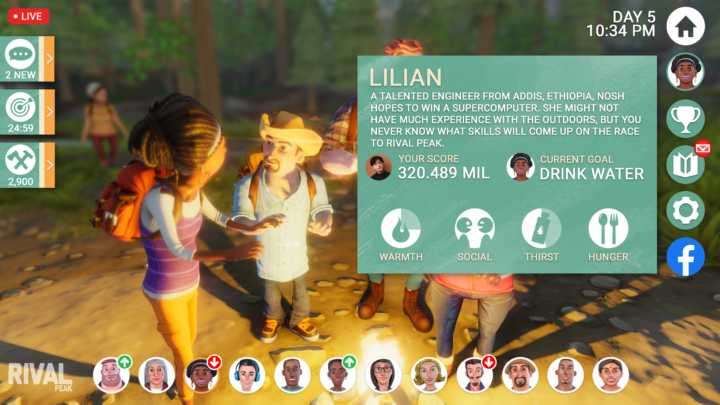The width and height of the screenshot is (720, 405).
Task: Select the red-bearded man with bandana
Action: click(111, 375)
